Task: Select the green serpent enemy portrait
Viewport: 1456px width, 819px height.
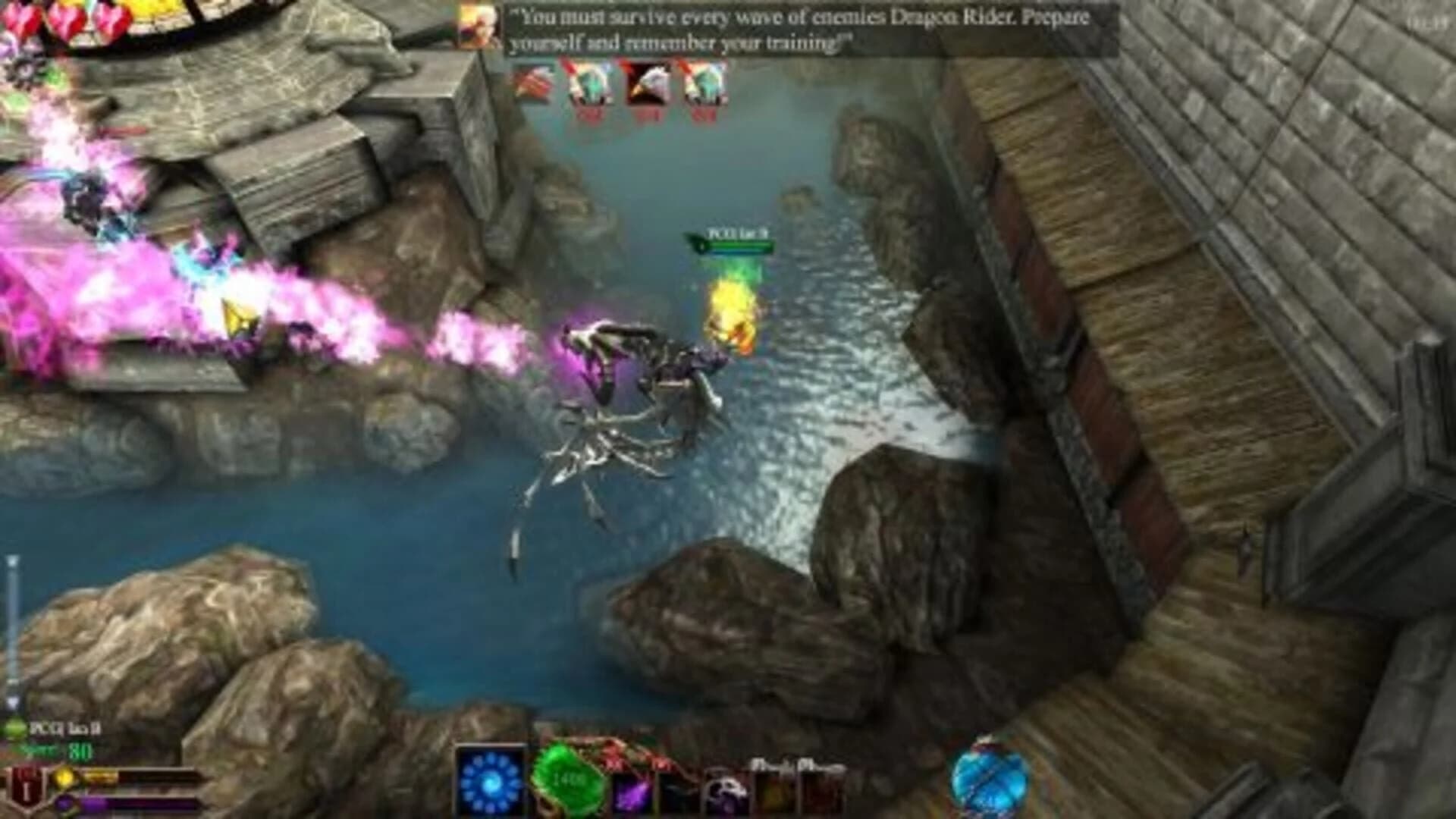Action: (x=590, y=85)
